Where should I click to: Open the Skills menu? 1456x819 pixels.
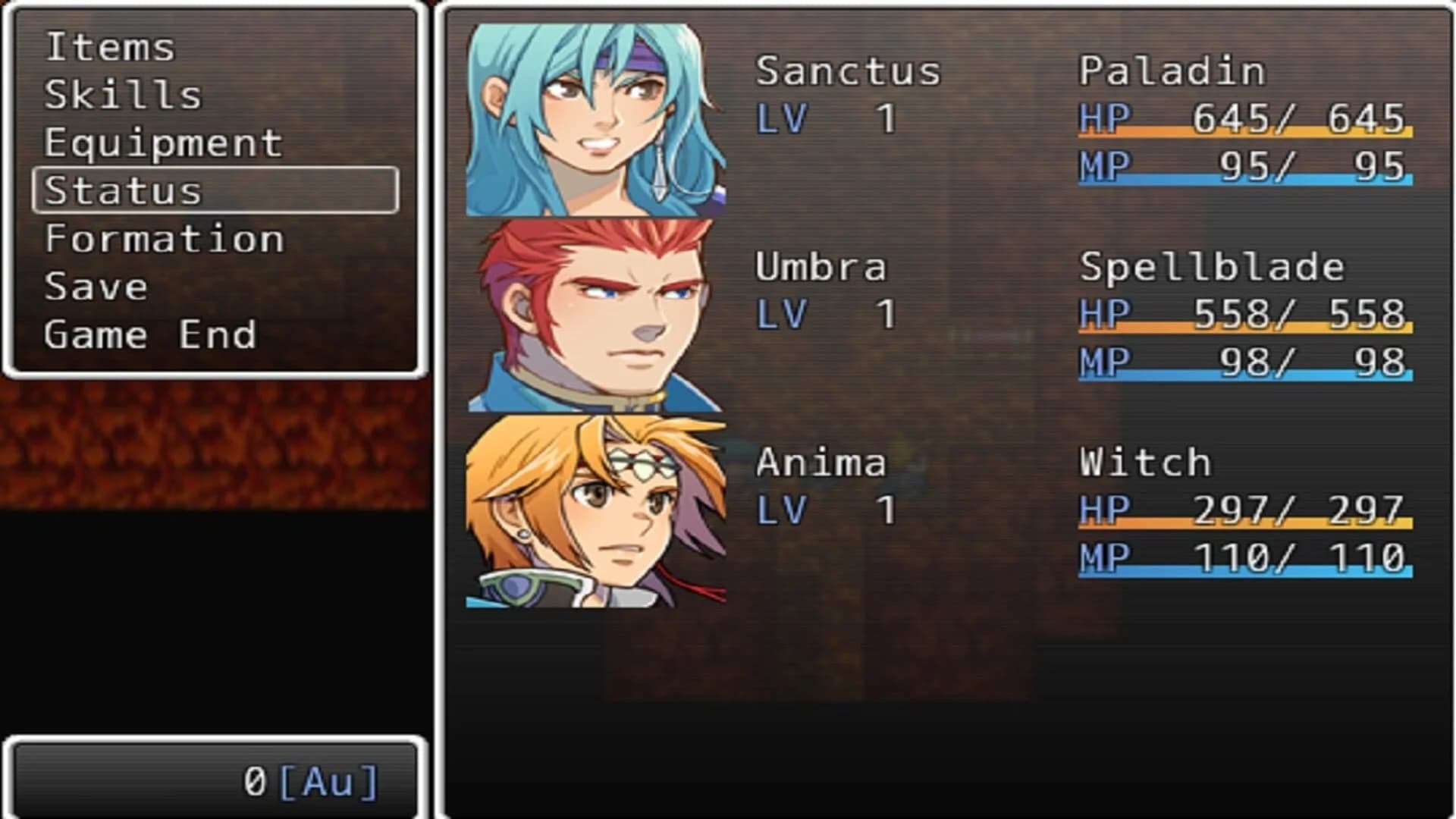(121, 93)
